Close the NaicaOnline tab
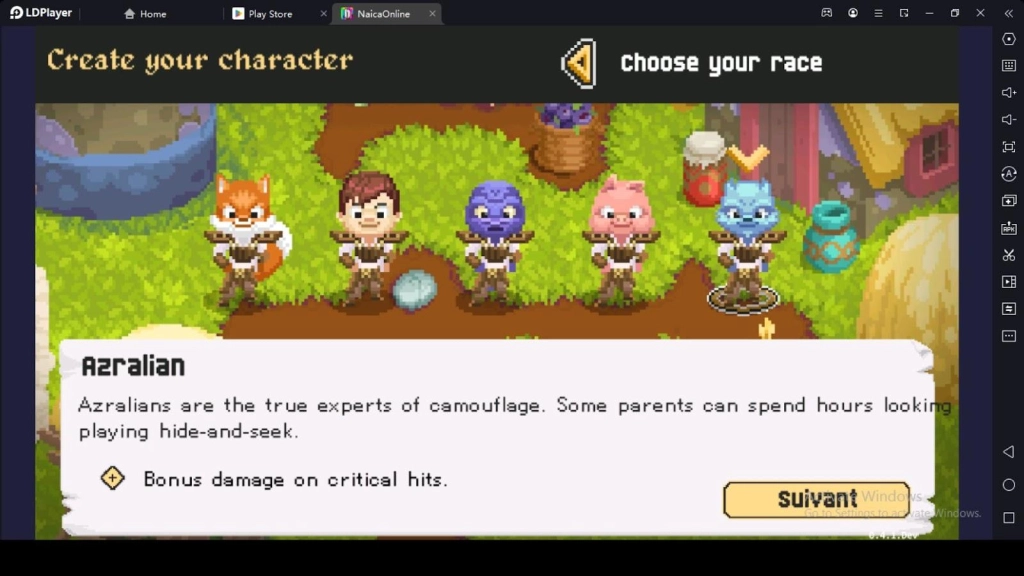1024x576 pixels. 432,14
